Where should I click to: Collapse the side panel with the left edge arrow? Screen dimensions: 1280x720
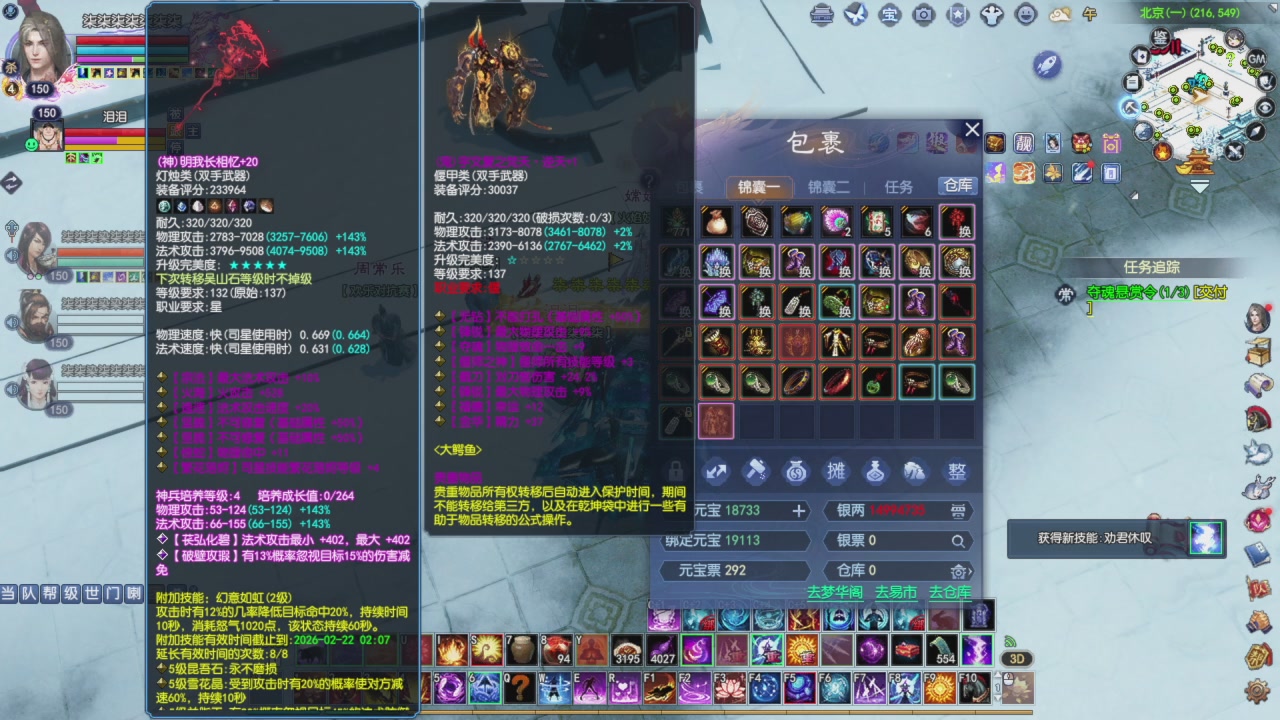pyautogui.click(x=10, y=184)
